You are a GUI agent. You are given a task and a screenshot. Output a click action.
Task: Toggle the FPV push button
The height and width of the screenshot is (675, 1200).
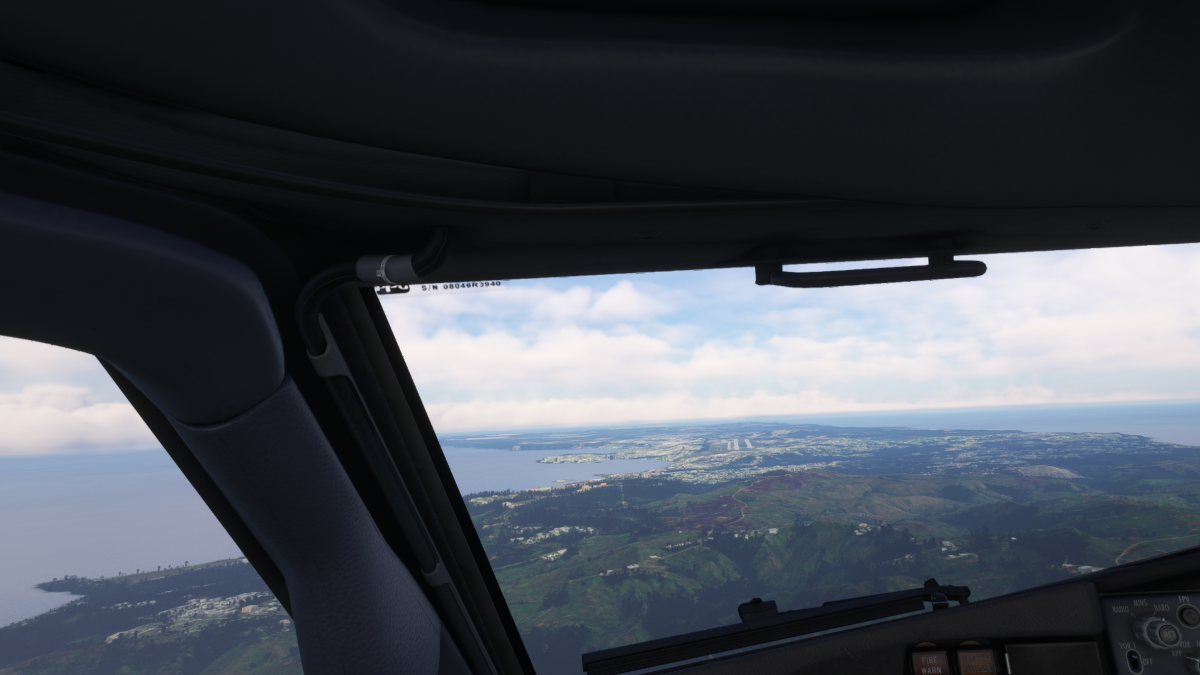(1189, 615)
